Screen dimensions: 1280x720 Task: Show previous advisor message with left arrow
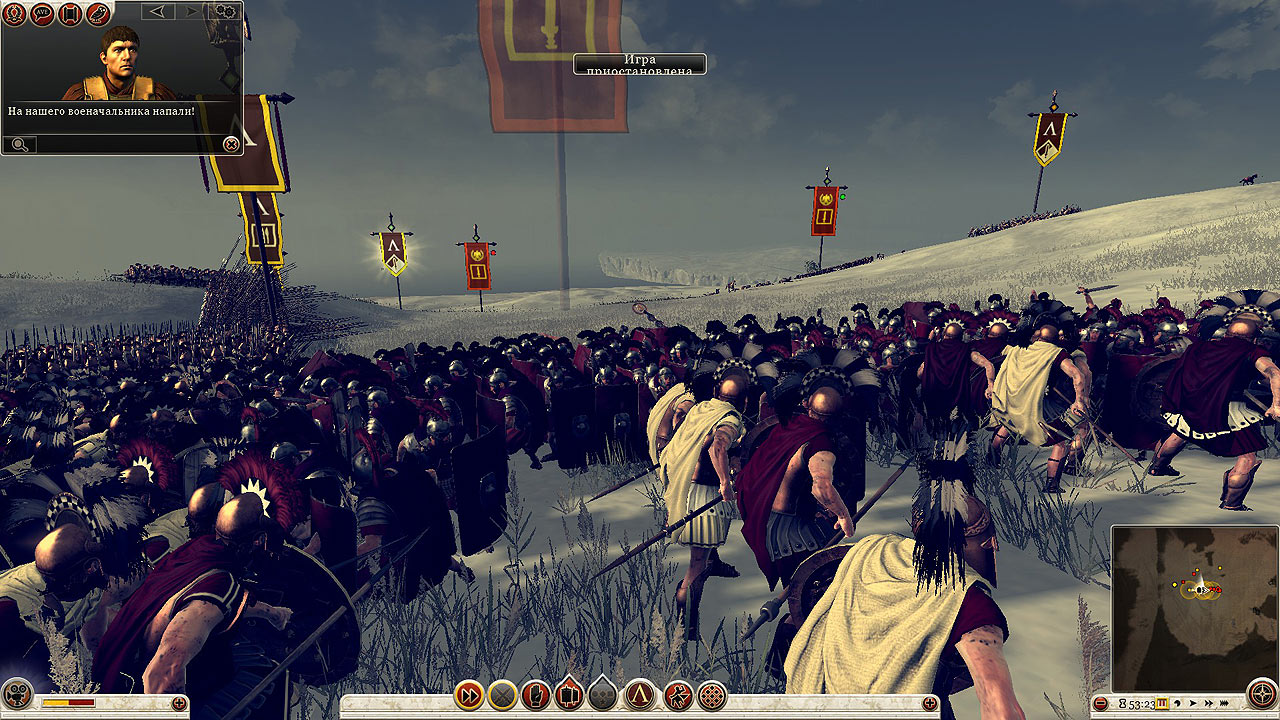(158, 12)
